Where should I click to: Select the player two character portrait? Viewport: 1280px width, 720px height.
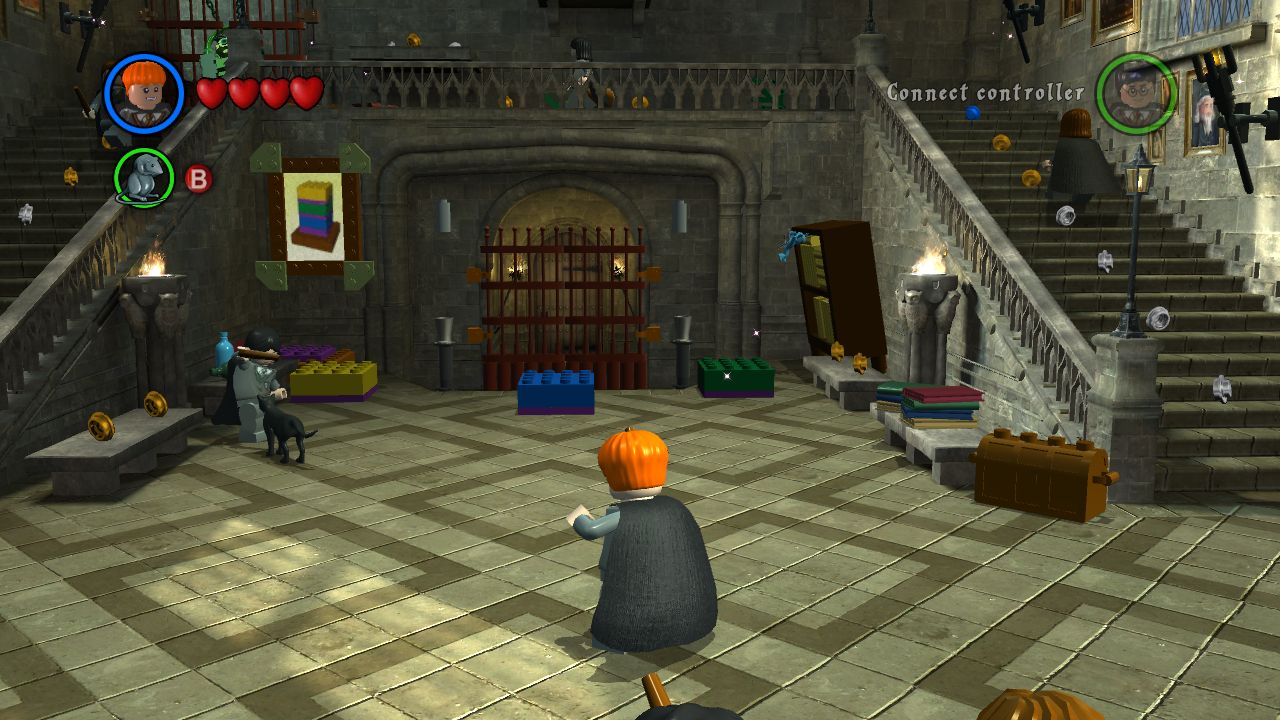pyautogui.click(x=1135, y=92)
